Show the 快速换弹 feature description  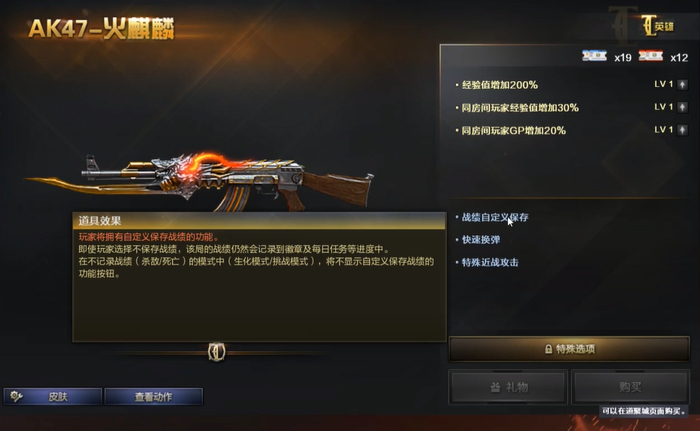[482, 240]
